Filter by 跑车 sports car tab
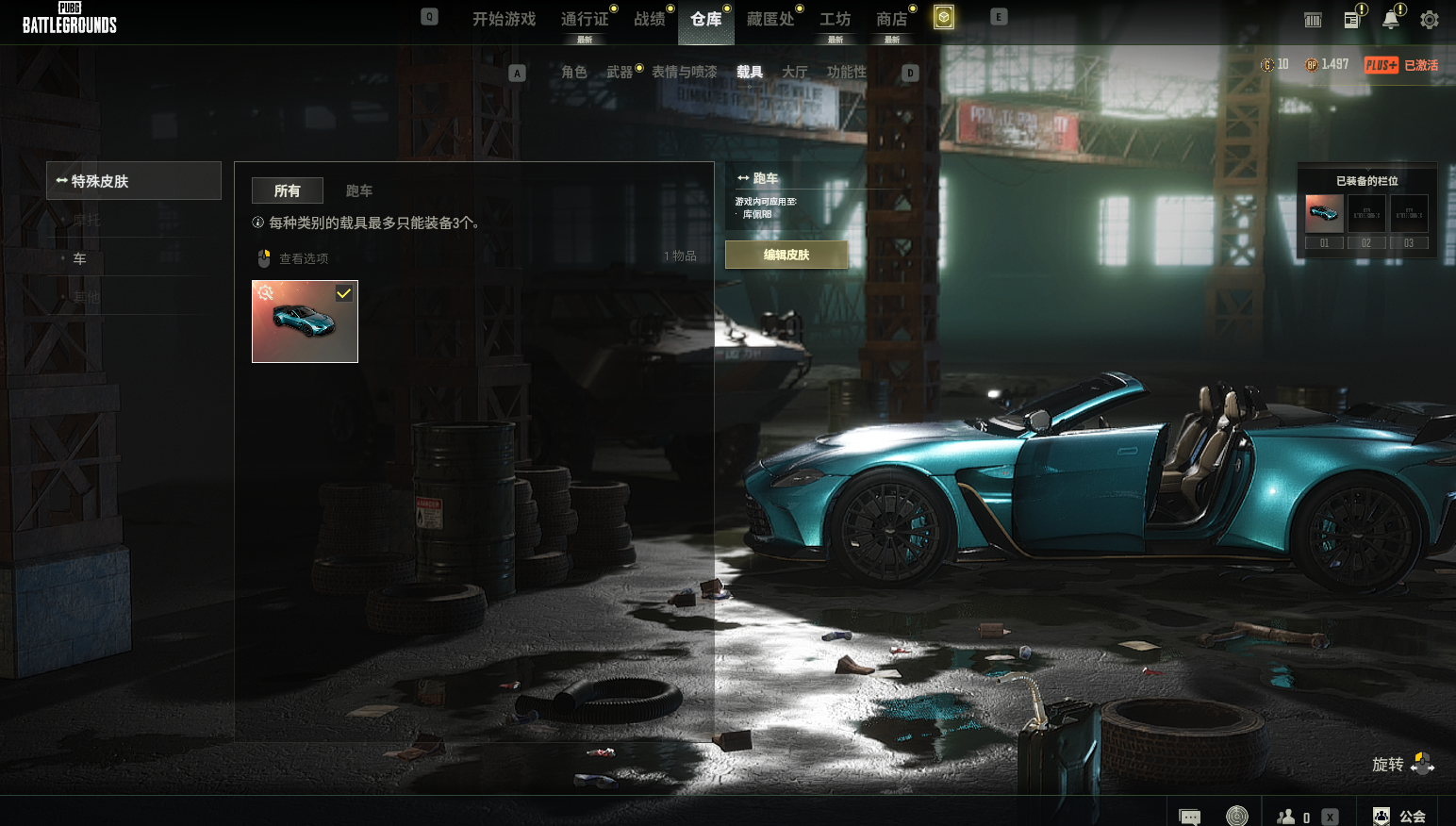This screenshot has width=1456, height=826. pyautogui.click(x=359, y=190)
